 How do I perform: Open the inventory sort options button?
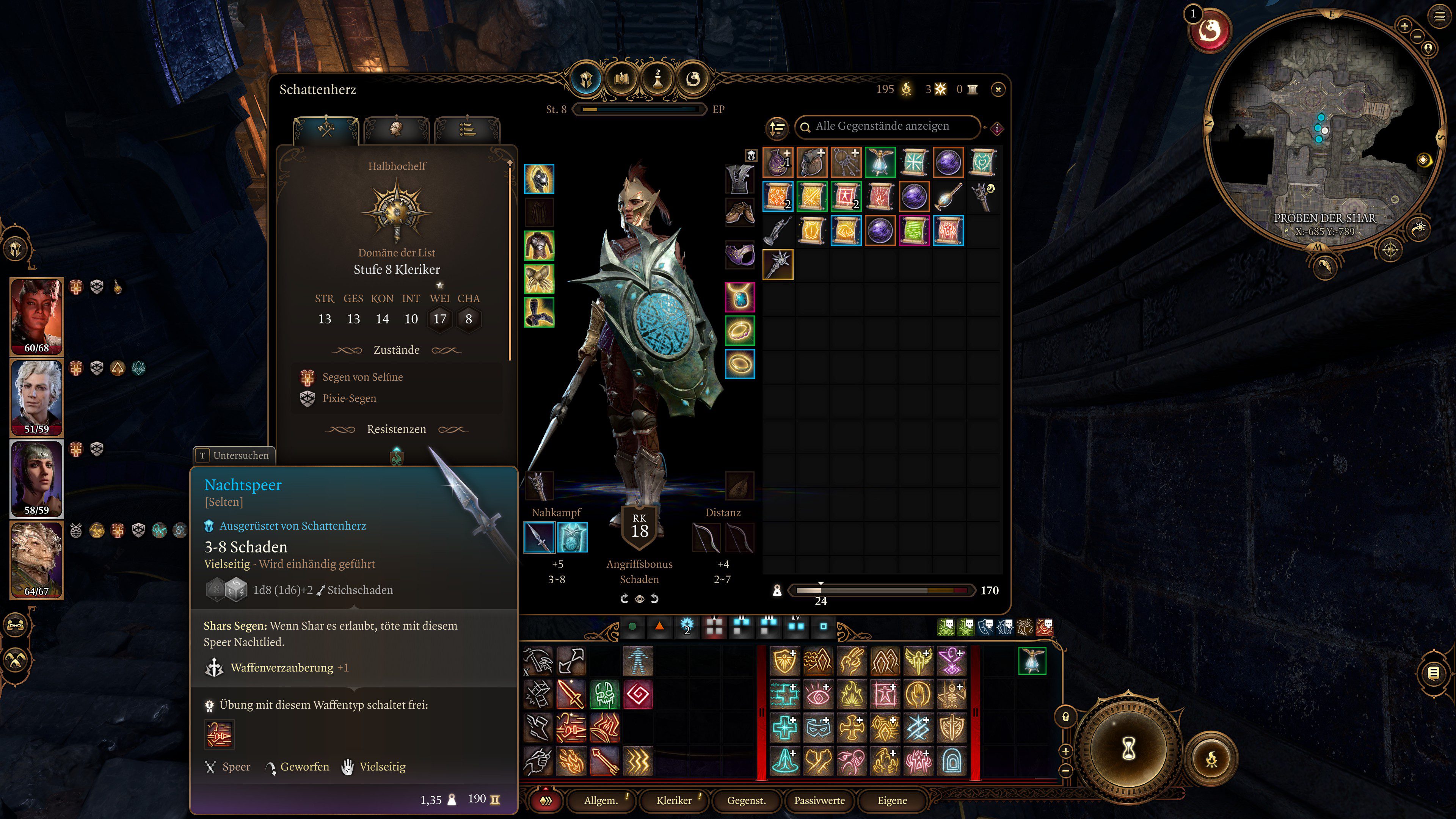[777, 128]
